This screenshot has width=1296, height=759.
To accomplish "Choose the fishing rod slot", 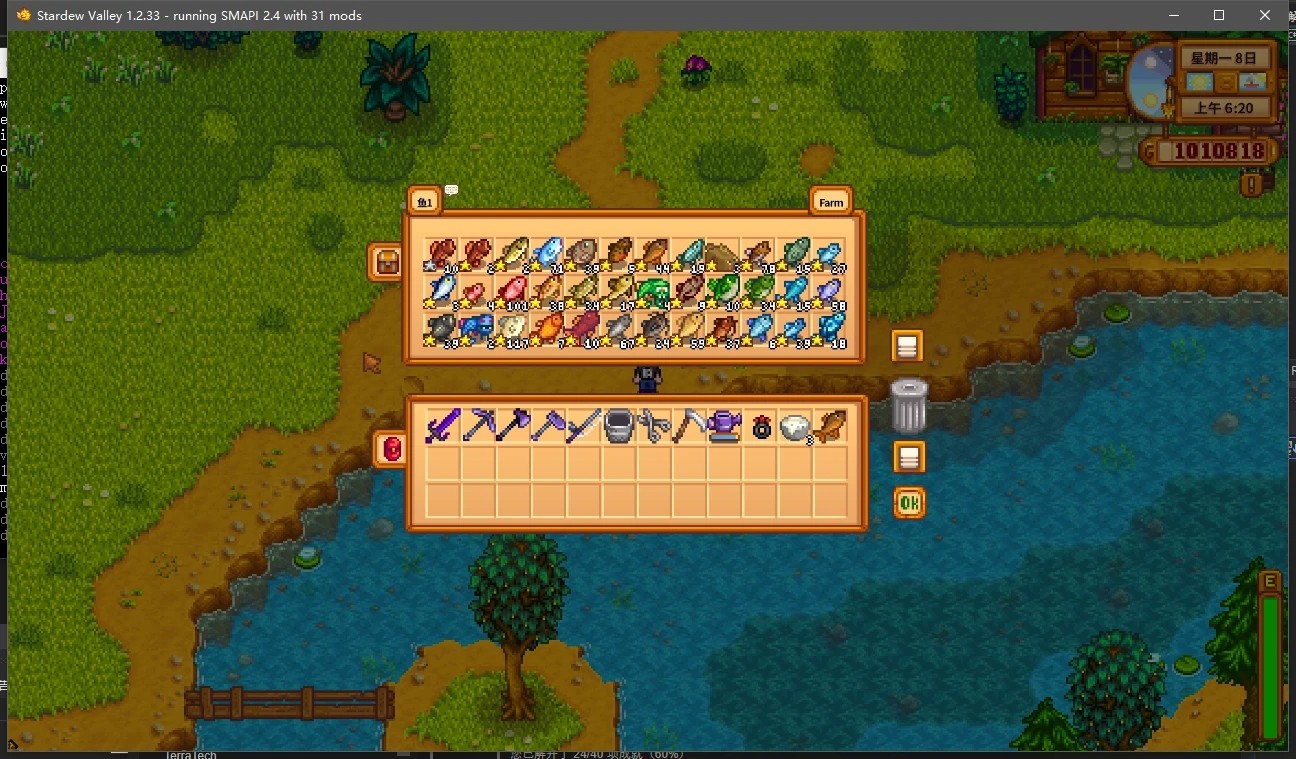I will 583,426.
